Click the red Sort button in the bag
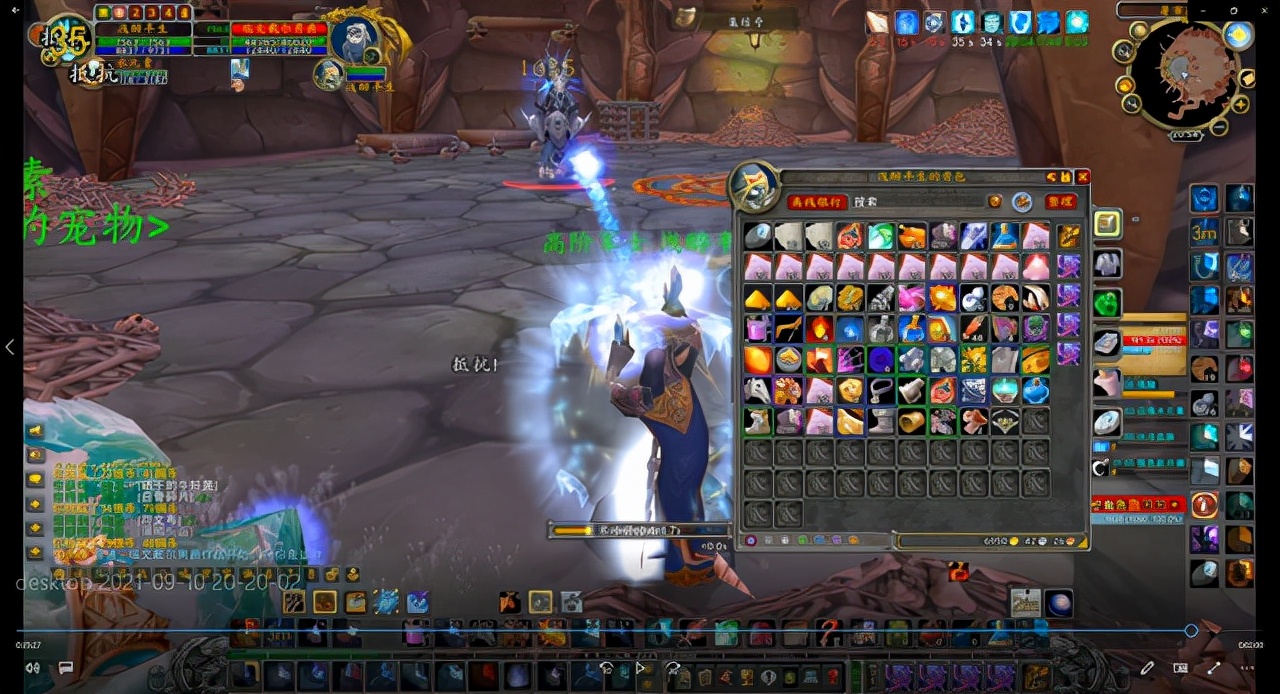The width and height of the screenshot is (1280, 694). (x=1061, y=202)
